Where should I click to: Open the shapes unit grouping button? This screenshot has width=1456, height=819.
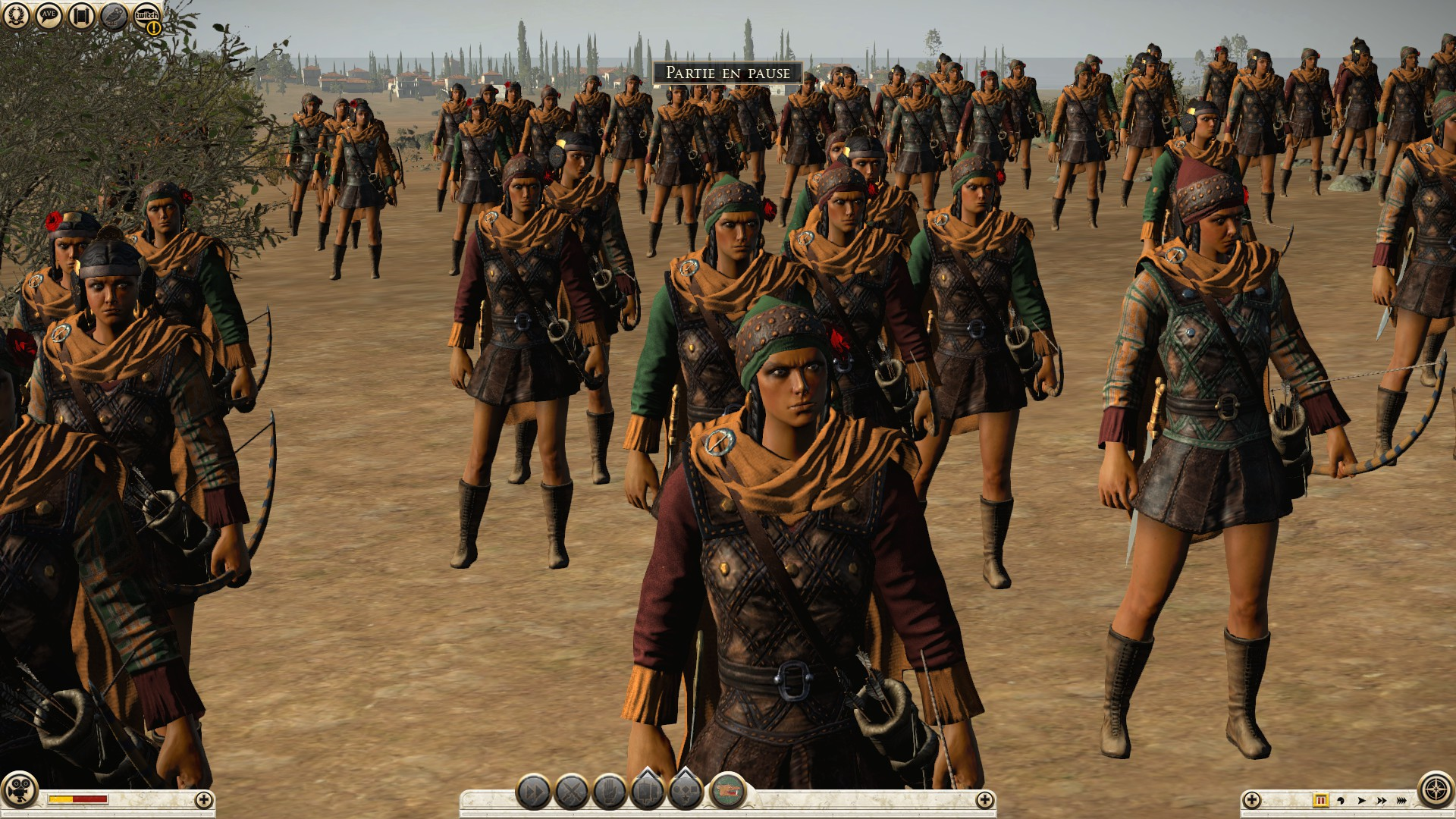point(686,792)
